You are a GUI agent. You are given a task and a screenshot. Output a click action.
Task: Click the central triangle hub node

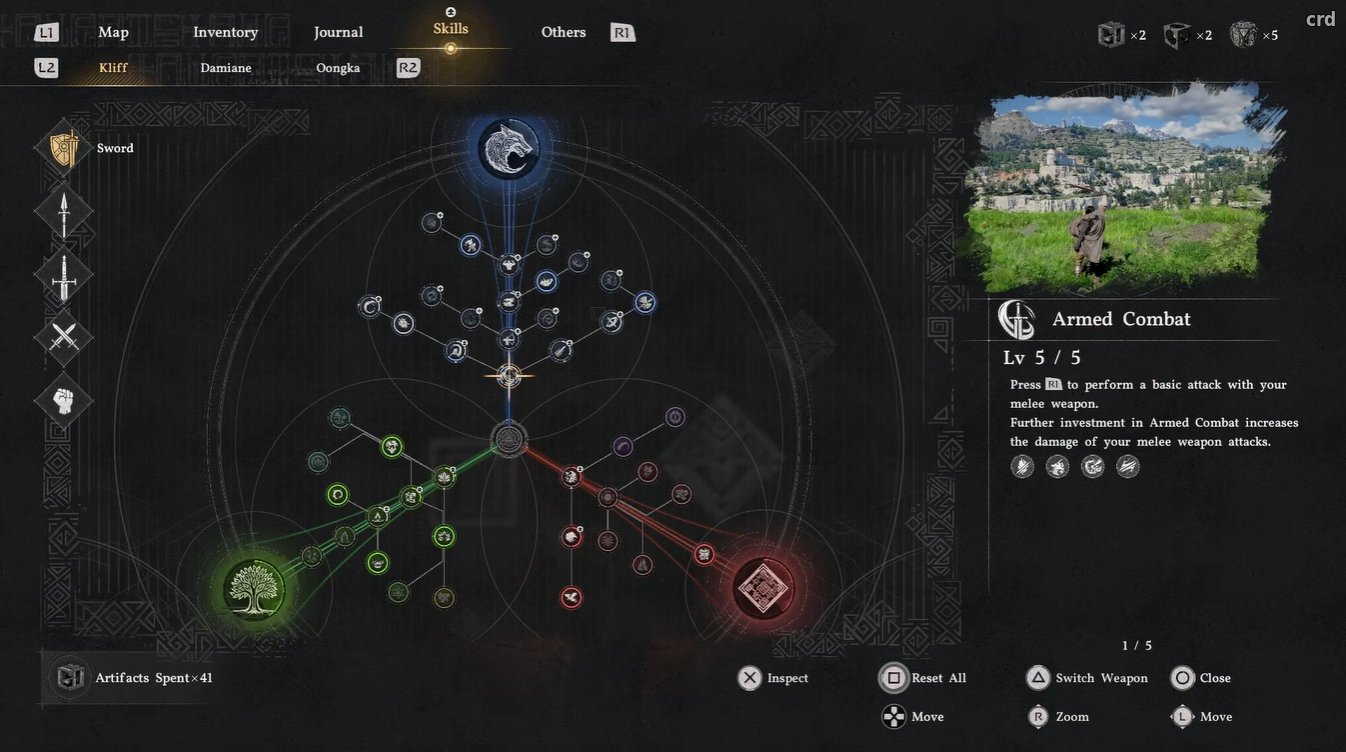509,439
